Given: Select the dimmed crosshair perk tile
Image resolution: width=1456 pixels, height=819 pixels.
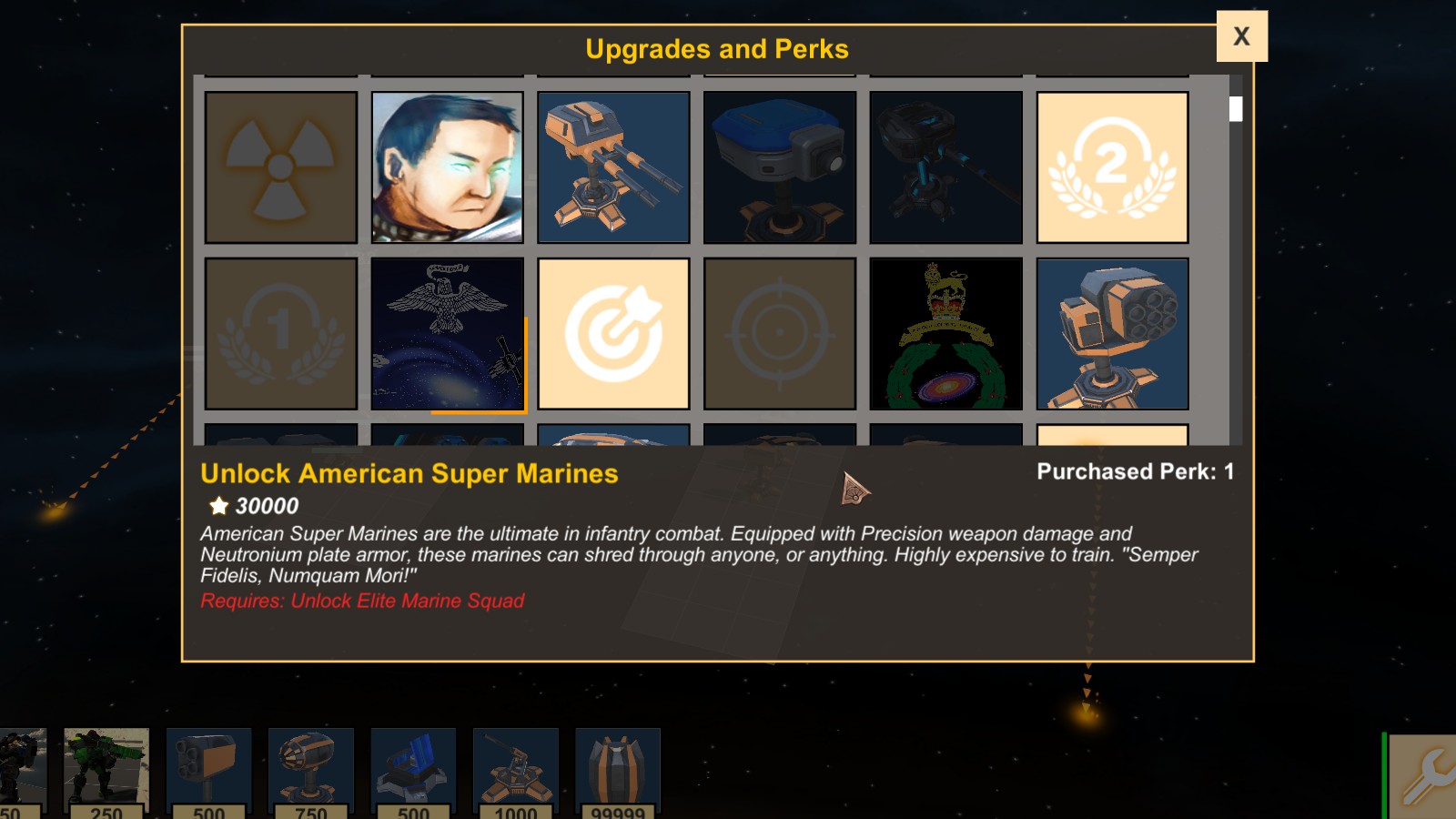Looking at the screenshot, I should pyautogui.click(x=780, y=334).
